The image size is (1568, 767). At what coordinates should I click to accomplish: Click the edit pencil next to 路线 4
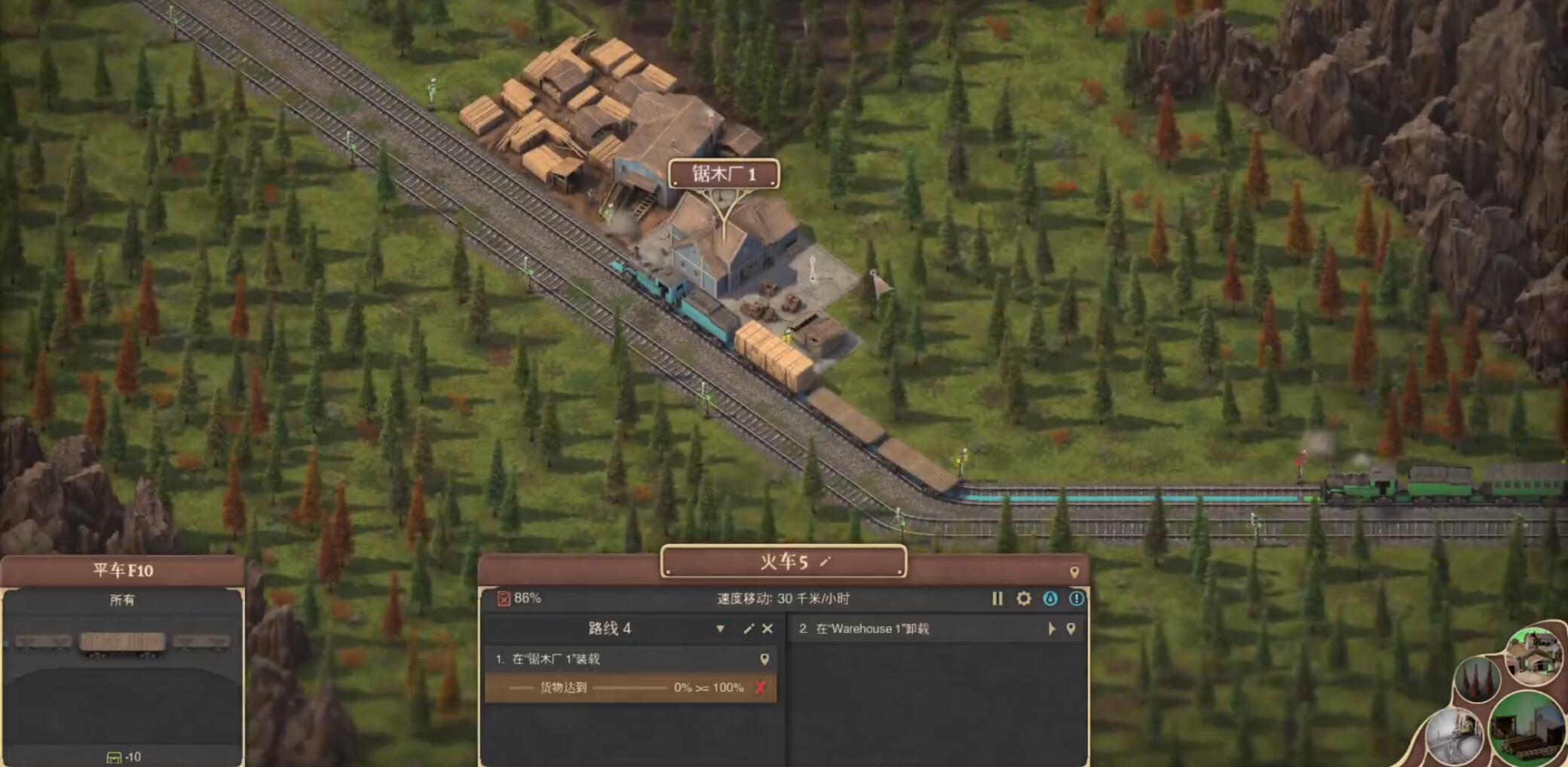(749, 628)
